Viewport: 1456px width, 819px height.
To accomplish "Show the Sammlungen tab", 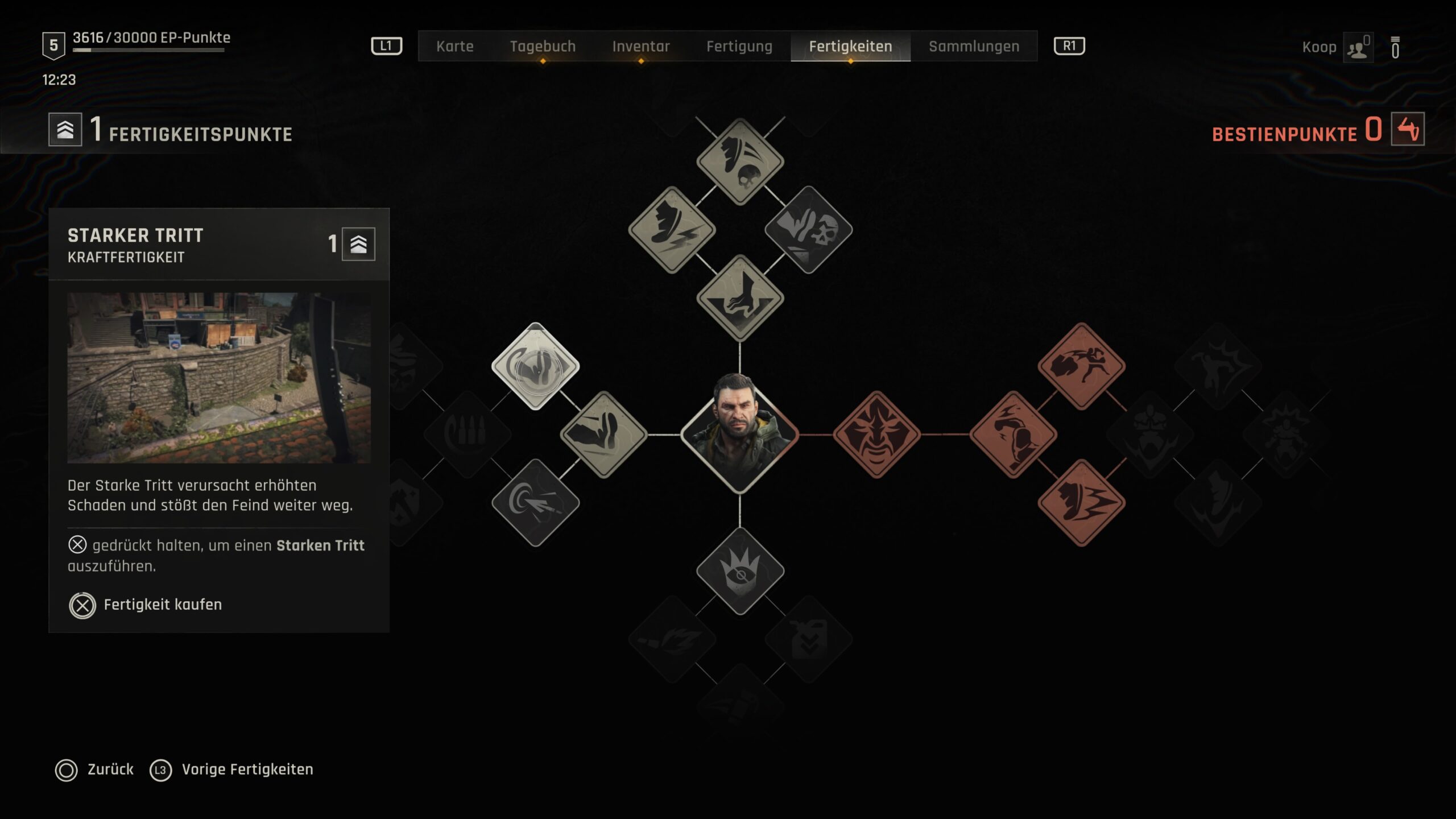I will pyautogui.click(x=974, y=46).
